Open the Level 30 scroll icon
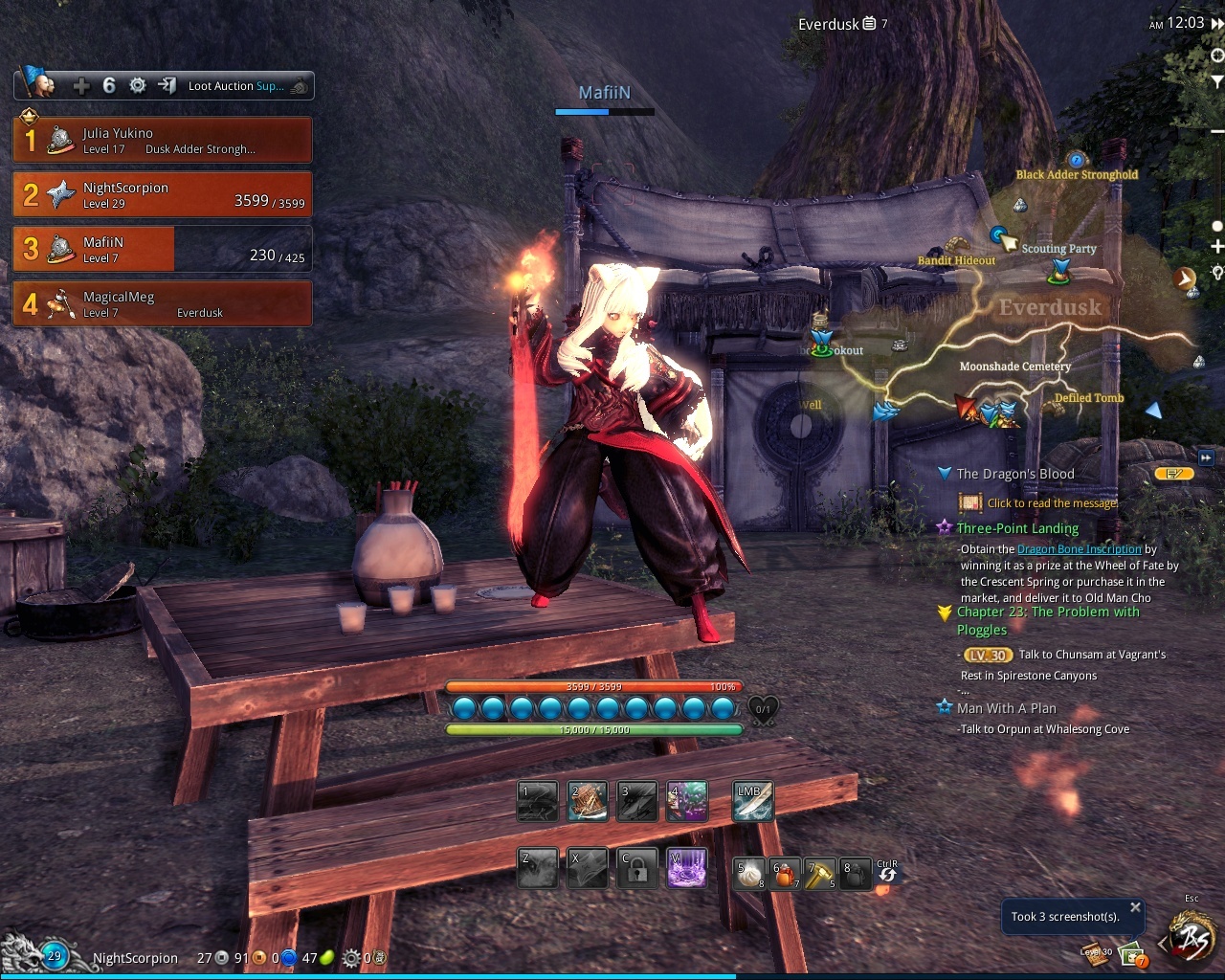 click(1096, 950)
